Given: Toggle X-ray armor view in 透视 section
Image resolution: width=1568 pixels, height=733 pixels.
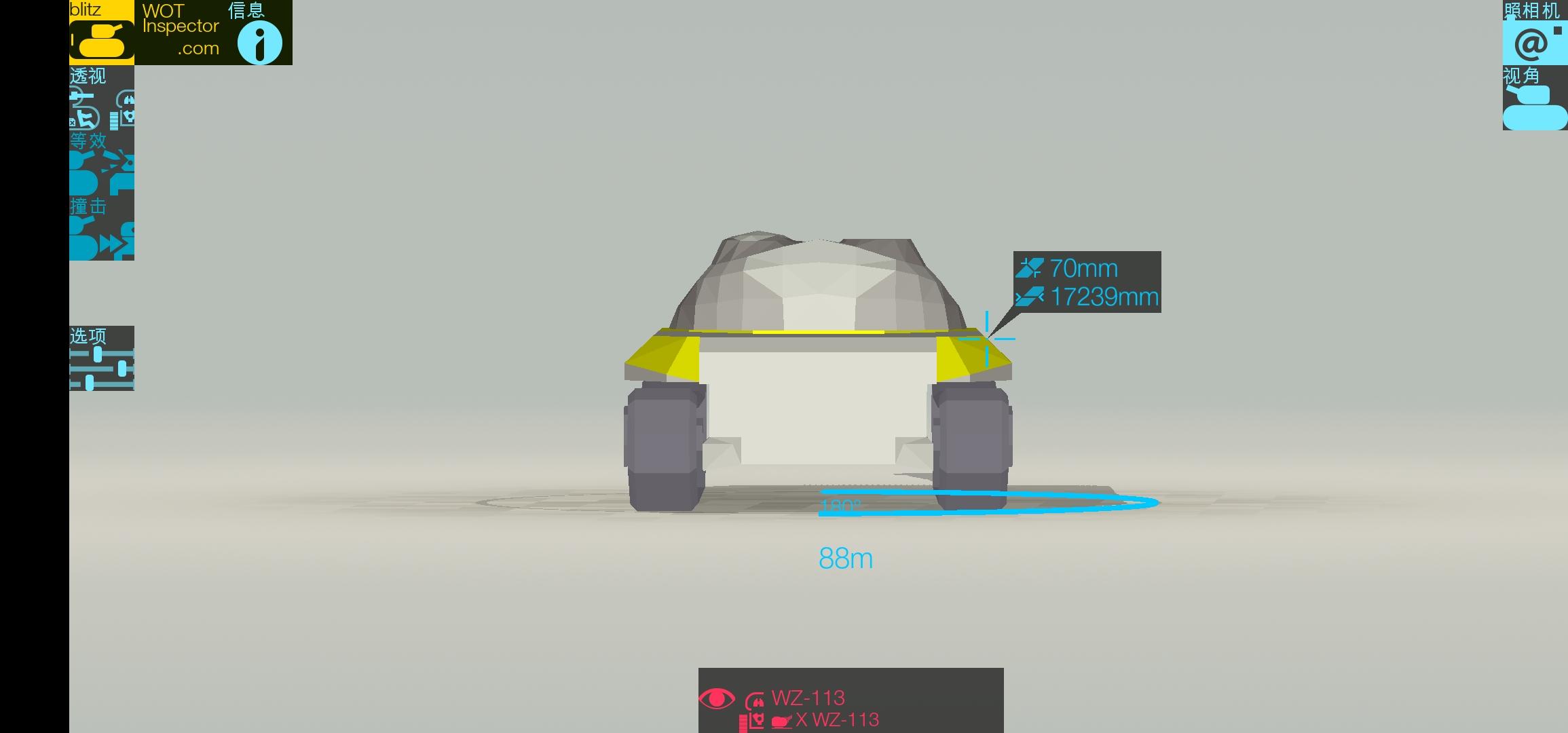Looking at the screenshot, I should pos(84,119).
